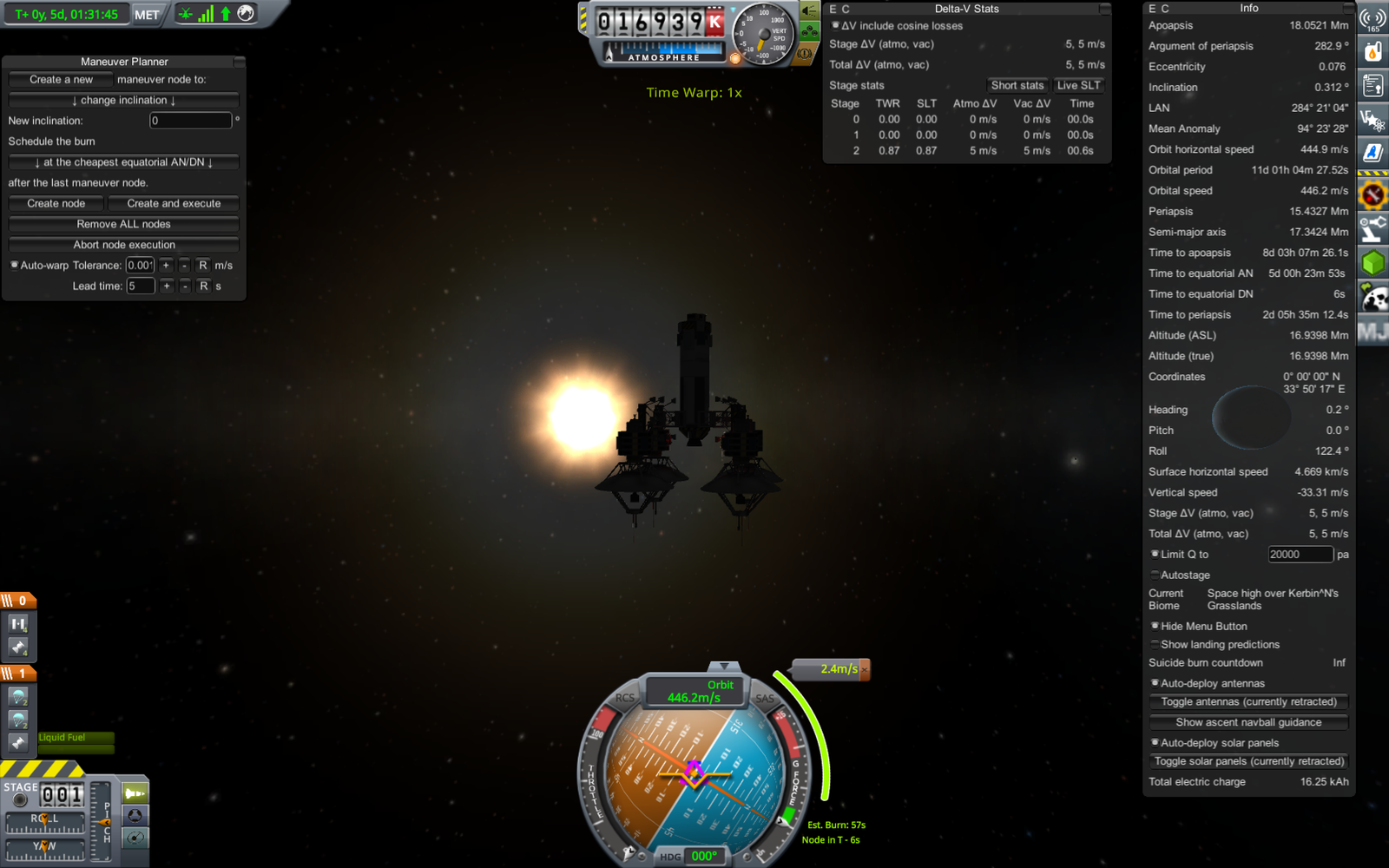Toggle antennas (currently retracted)
This screenshot has width=1389, height=868.
tap(1248, 701)
